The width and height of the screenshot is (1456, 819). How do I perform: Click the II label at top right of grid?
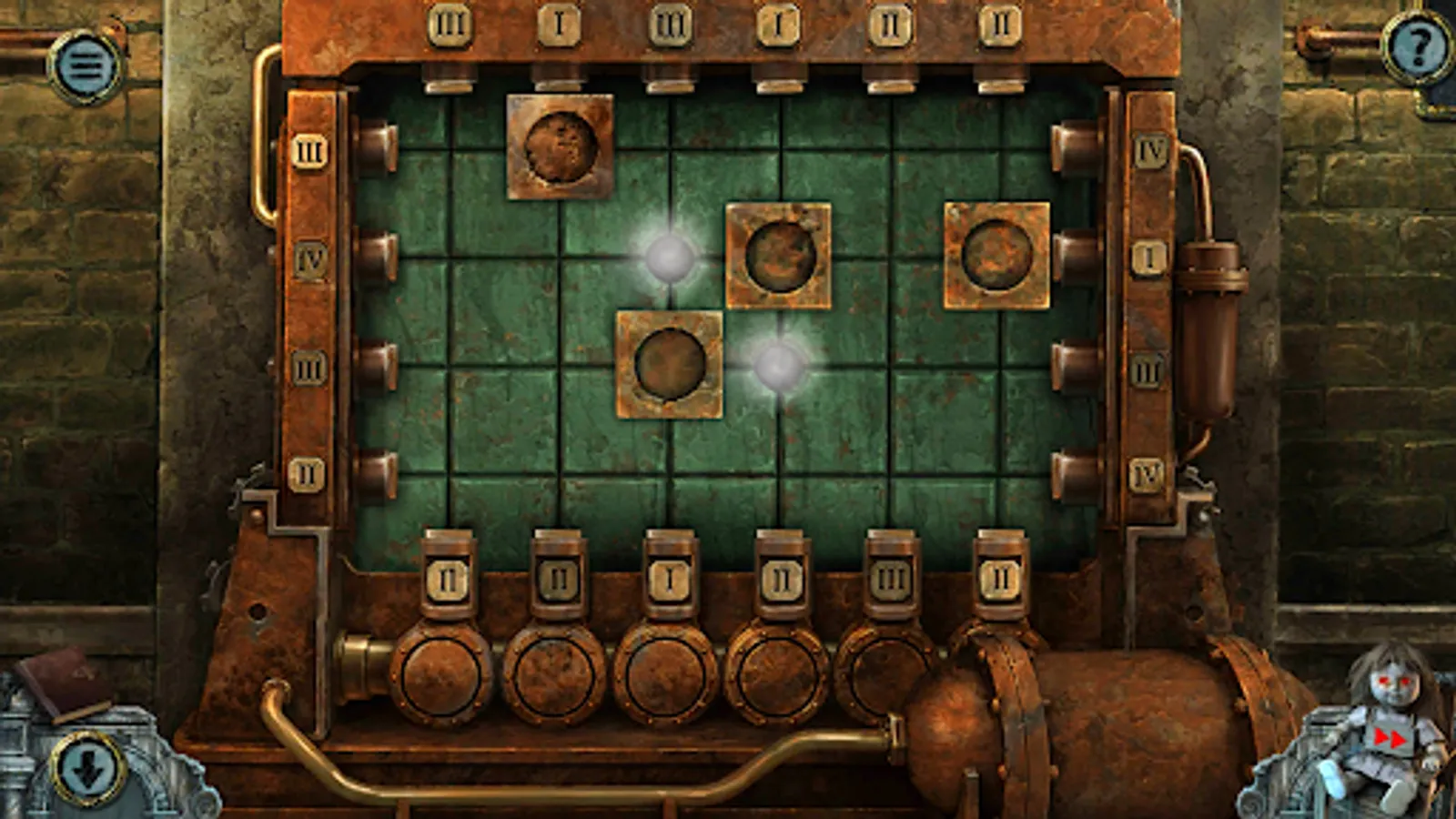coord(1001,25)
